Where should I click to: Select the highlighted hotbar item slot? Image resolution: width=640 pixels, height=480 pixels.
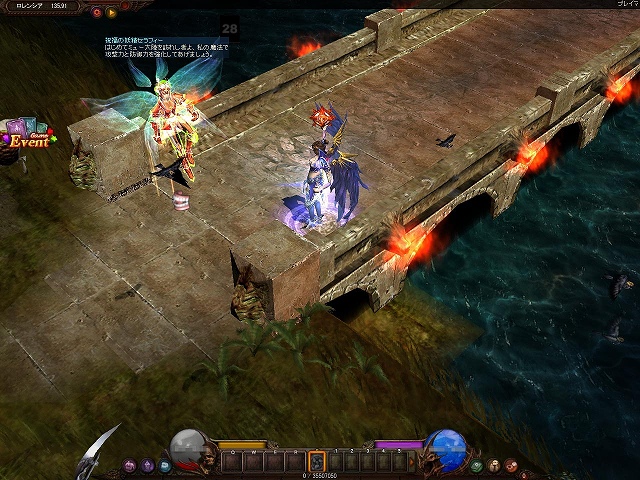point(317,462)
